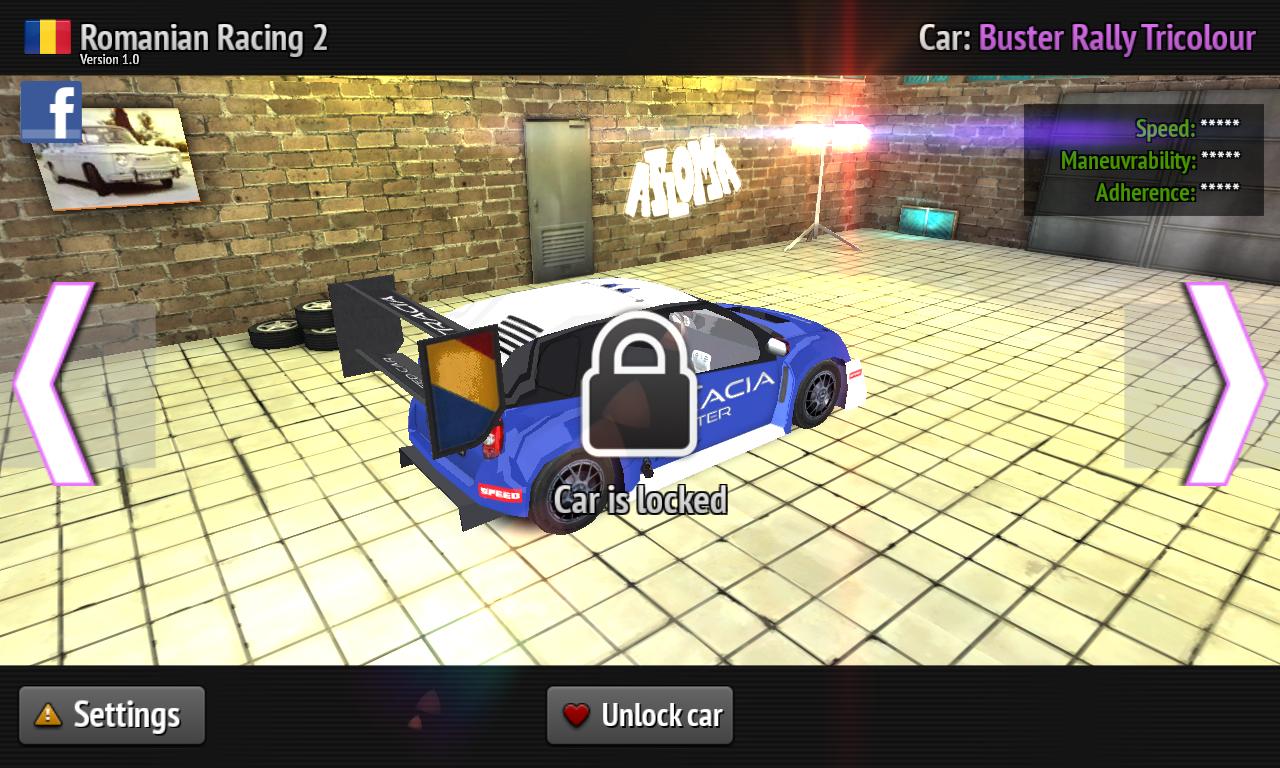Click the car name Buster Rally Tricolour
The width and height of the screenshot is (1280, 768).
[1118, 37]
